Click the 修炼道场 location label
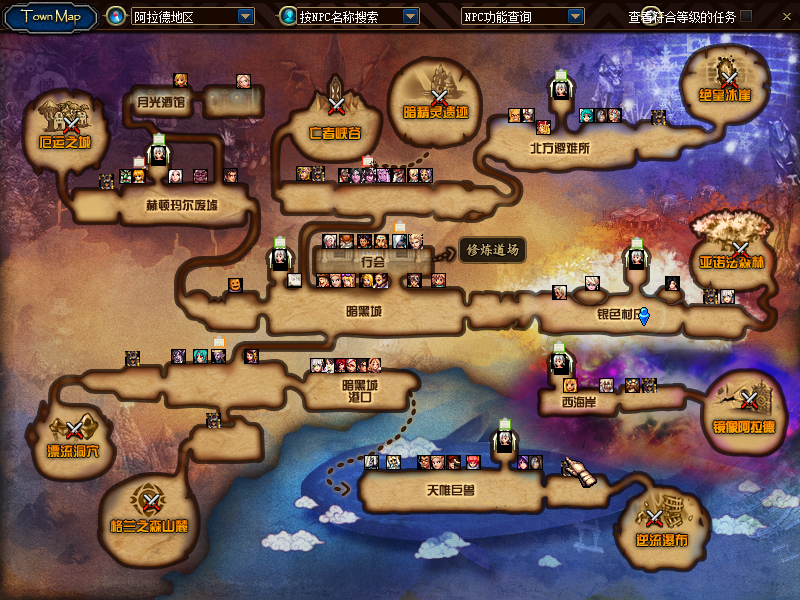Image resolution: width=800 pixels, height=600 pixels. [x=492, y=251]
